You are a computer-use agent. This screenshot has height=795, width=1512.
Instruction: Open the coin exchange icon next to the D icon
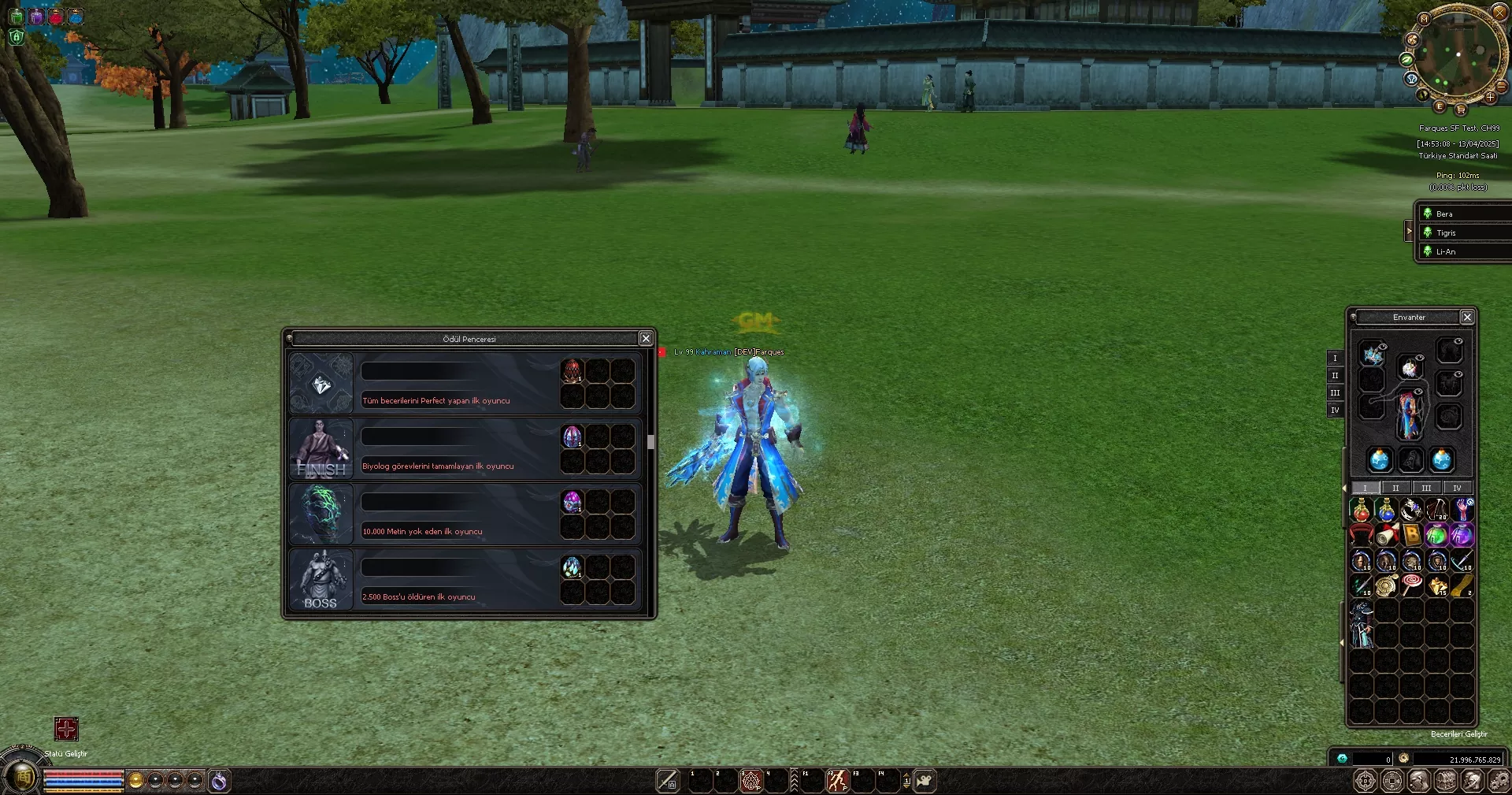click(x=1391, y=780)
